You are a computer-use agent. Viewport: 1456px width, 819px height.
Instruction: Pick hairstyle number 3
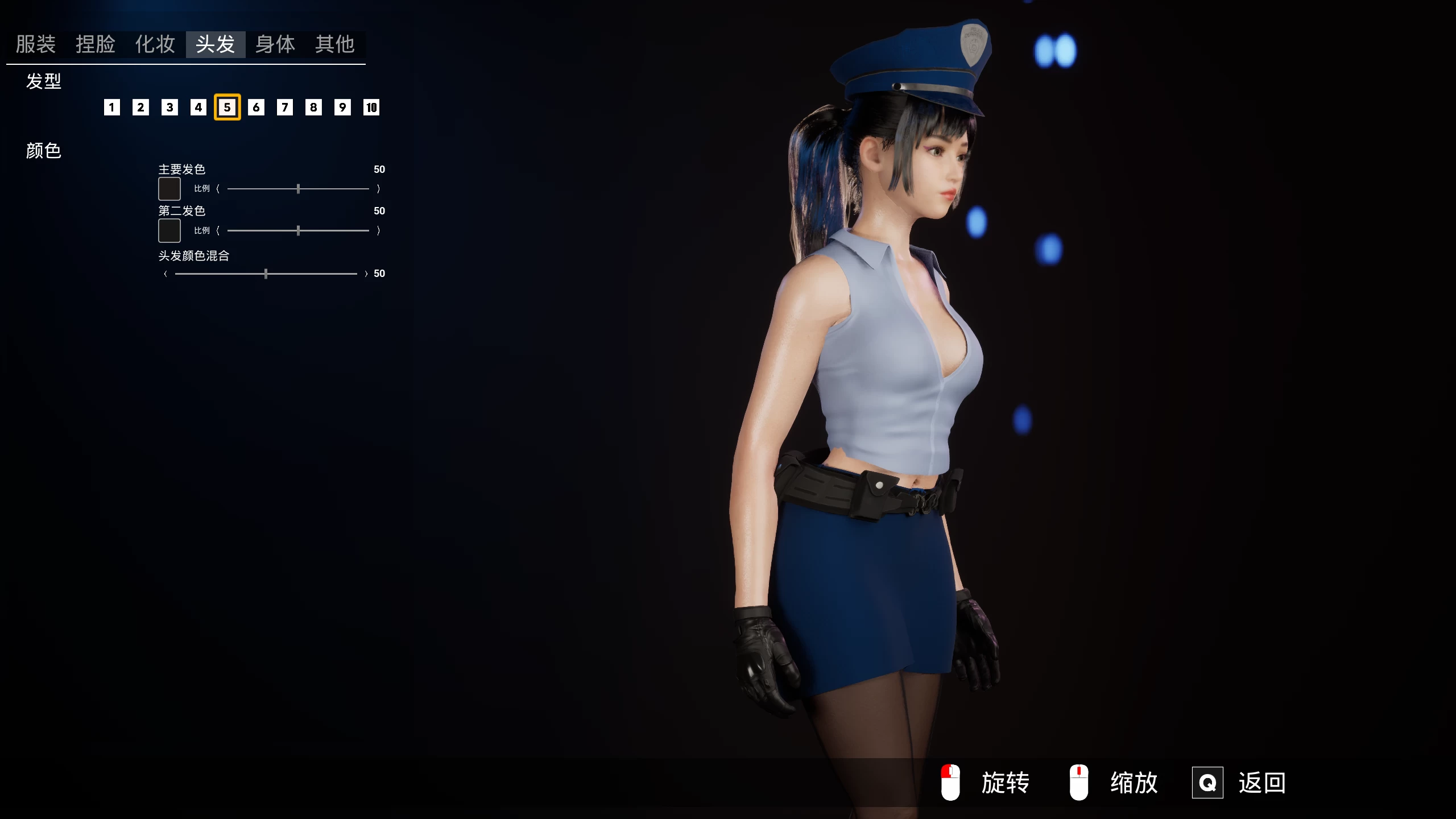[169, 107]
